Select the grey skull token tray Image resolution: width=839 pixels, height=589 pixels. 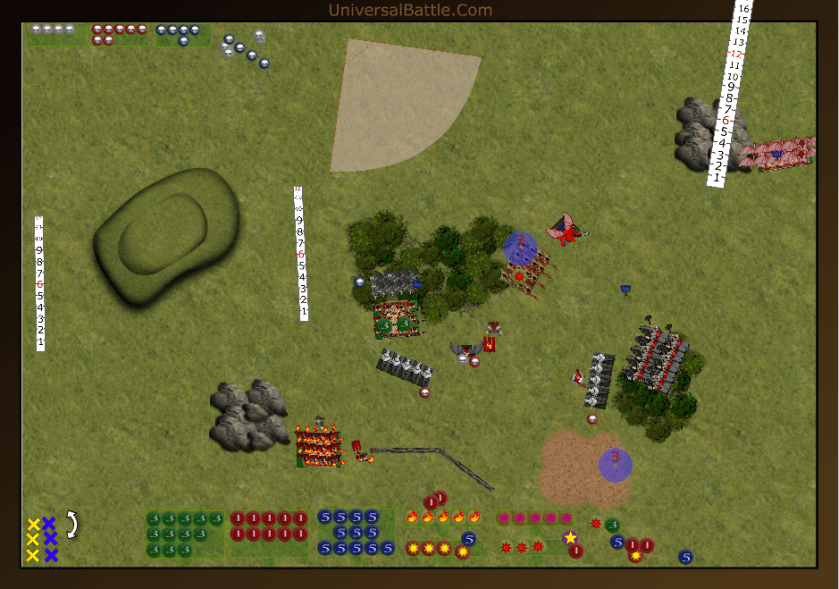pyautogui.click(x=52, y=30)
